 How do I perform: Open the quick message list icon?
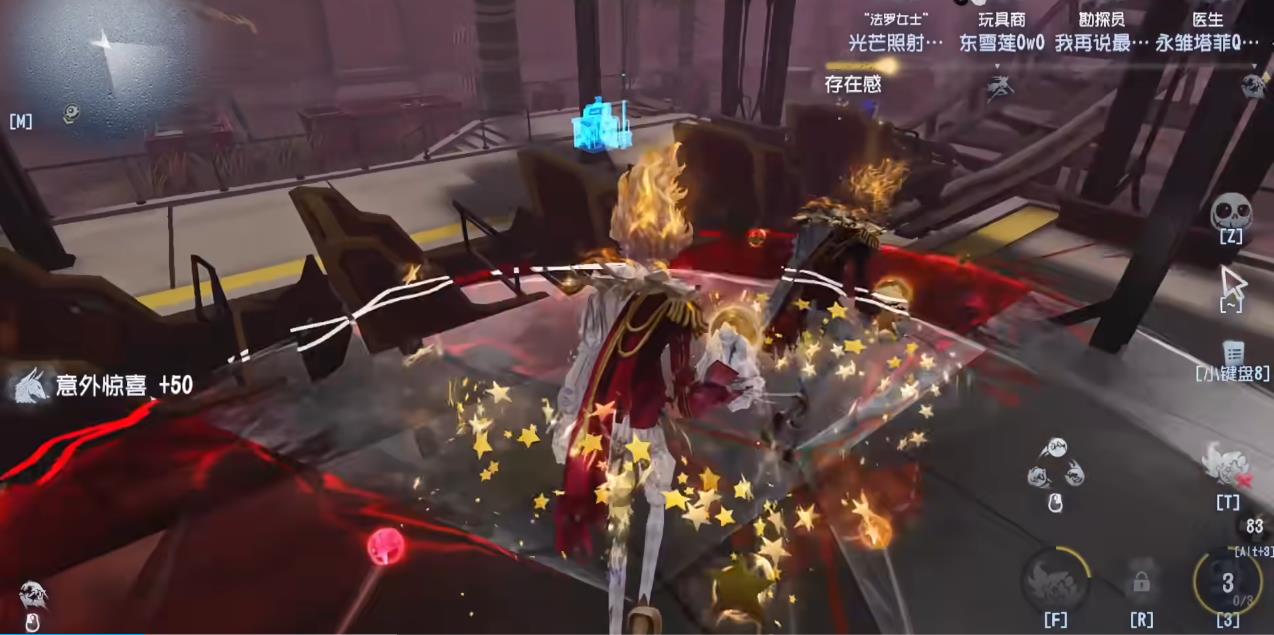tap(1232, 352)
